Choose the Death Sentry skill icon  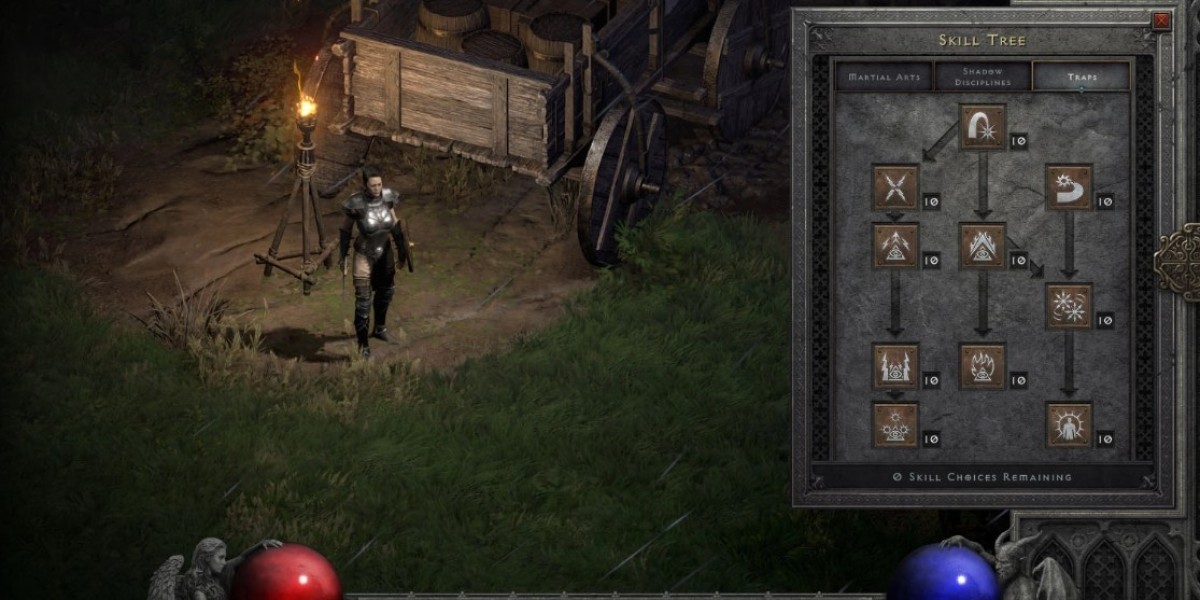(895, 425)
